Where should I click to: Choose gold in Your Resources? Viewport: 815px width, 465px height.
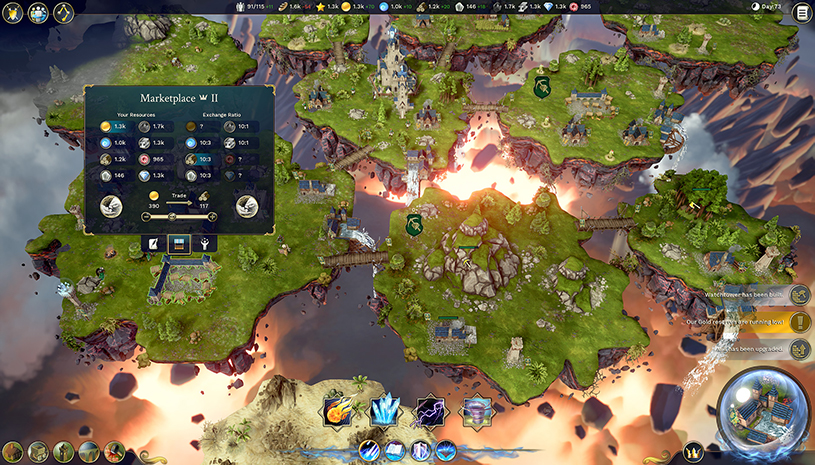(x=106, y=127)
